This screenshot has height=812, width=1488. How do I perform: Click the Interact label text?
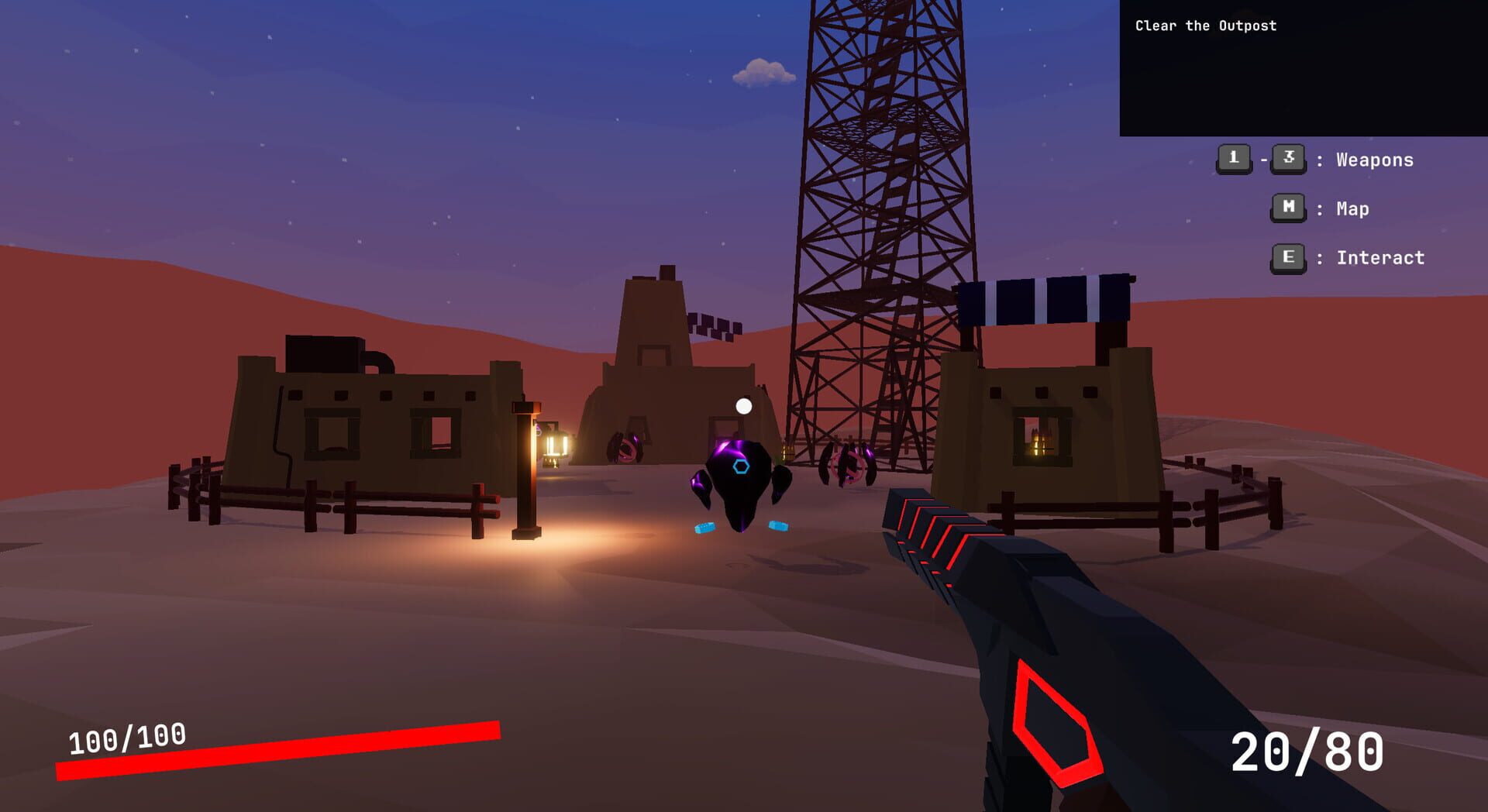(1379, 258)
